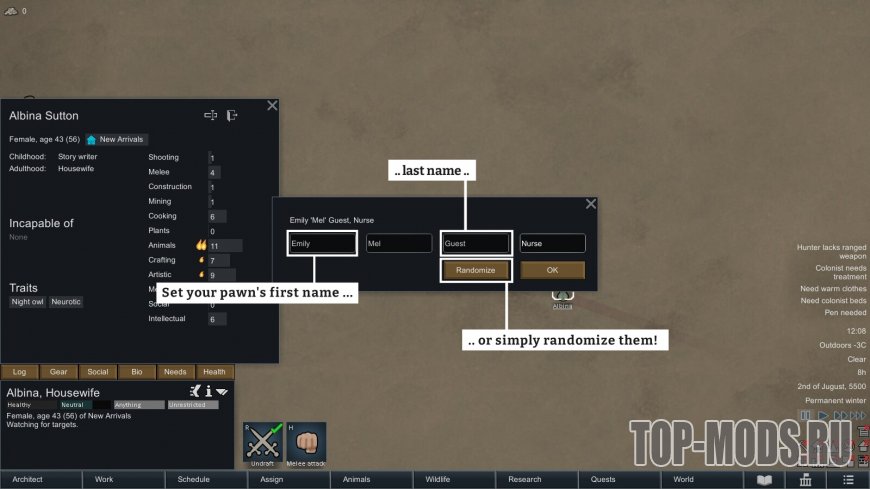Open the Gear tab

pos(59,372)
